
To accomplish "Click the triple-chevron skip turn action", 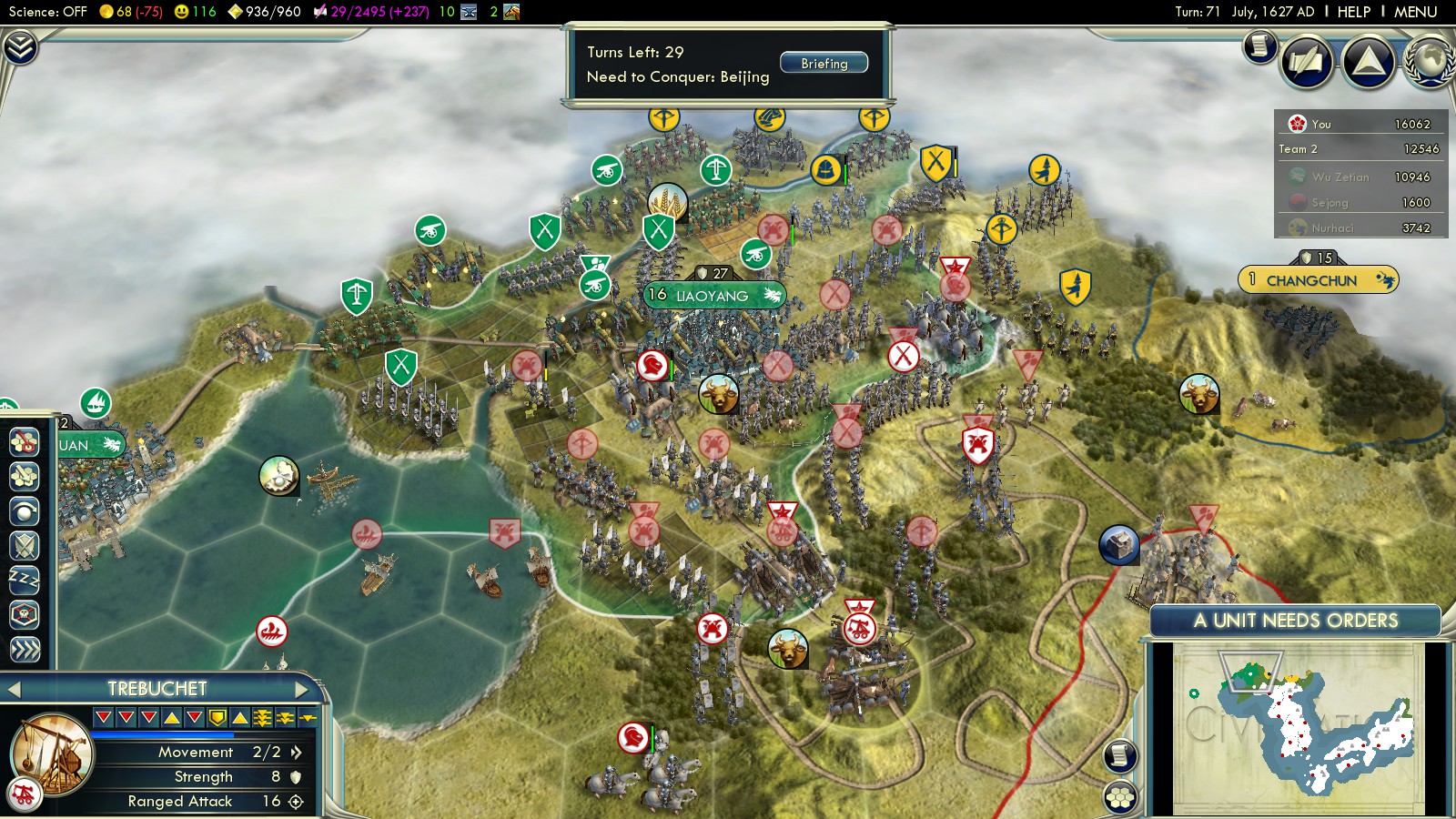I will coord(24,649).
